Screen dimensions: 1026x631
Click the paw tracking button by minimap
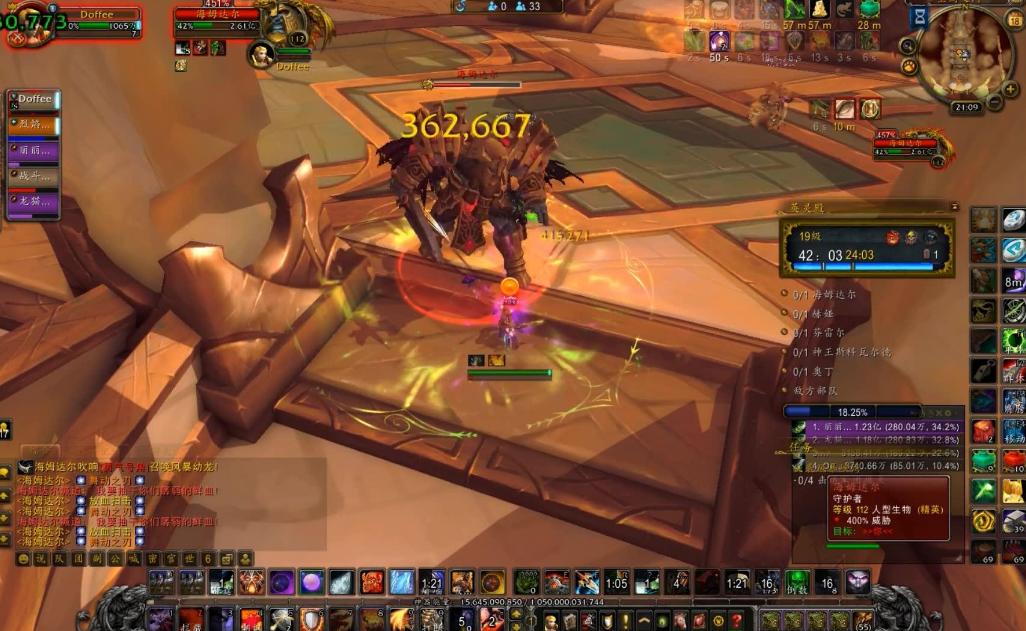pos(909,66)
